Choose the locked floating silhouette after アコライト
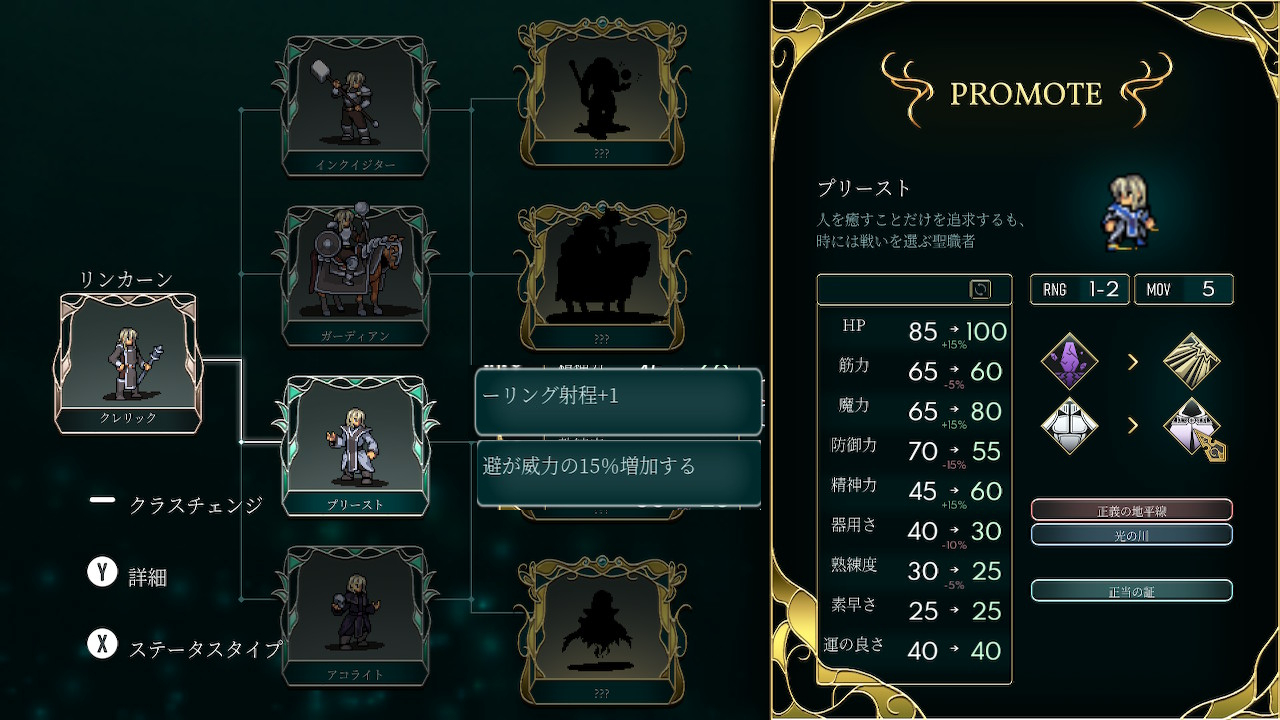This screenshot has width=1280, height=720. pos(601,628)
